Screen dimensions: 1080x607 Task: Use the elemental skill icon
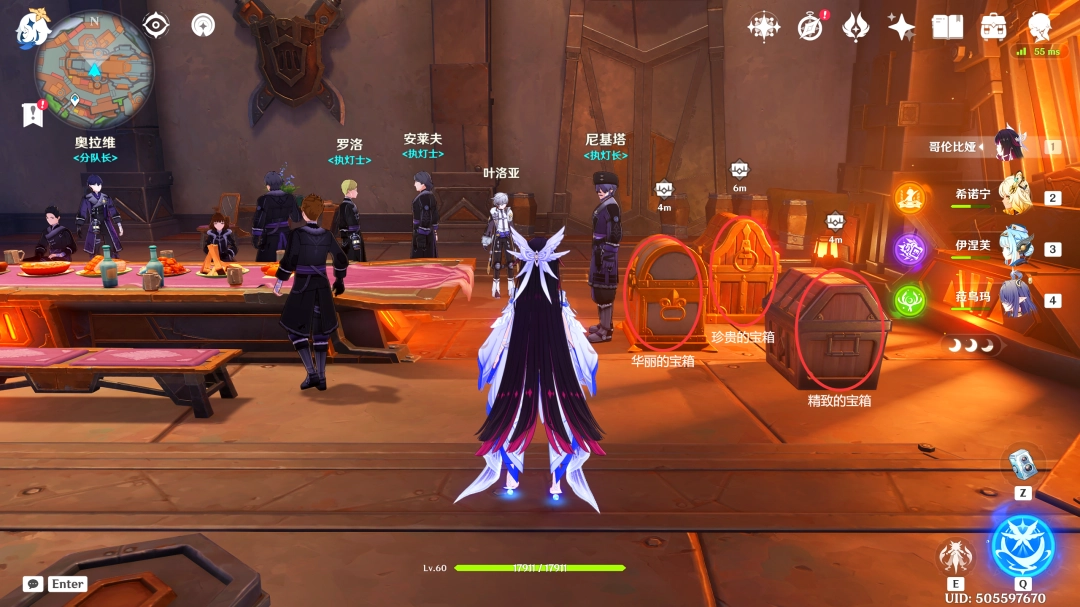click(x=956, y=557)
